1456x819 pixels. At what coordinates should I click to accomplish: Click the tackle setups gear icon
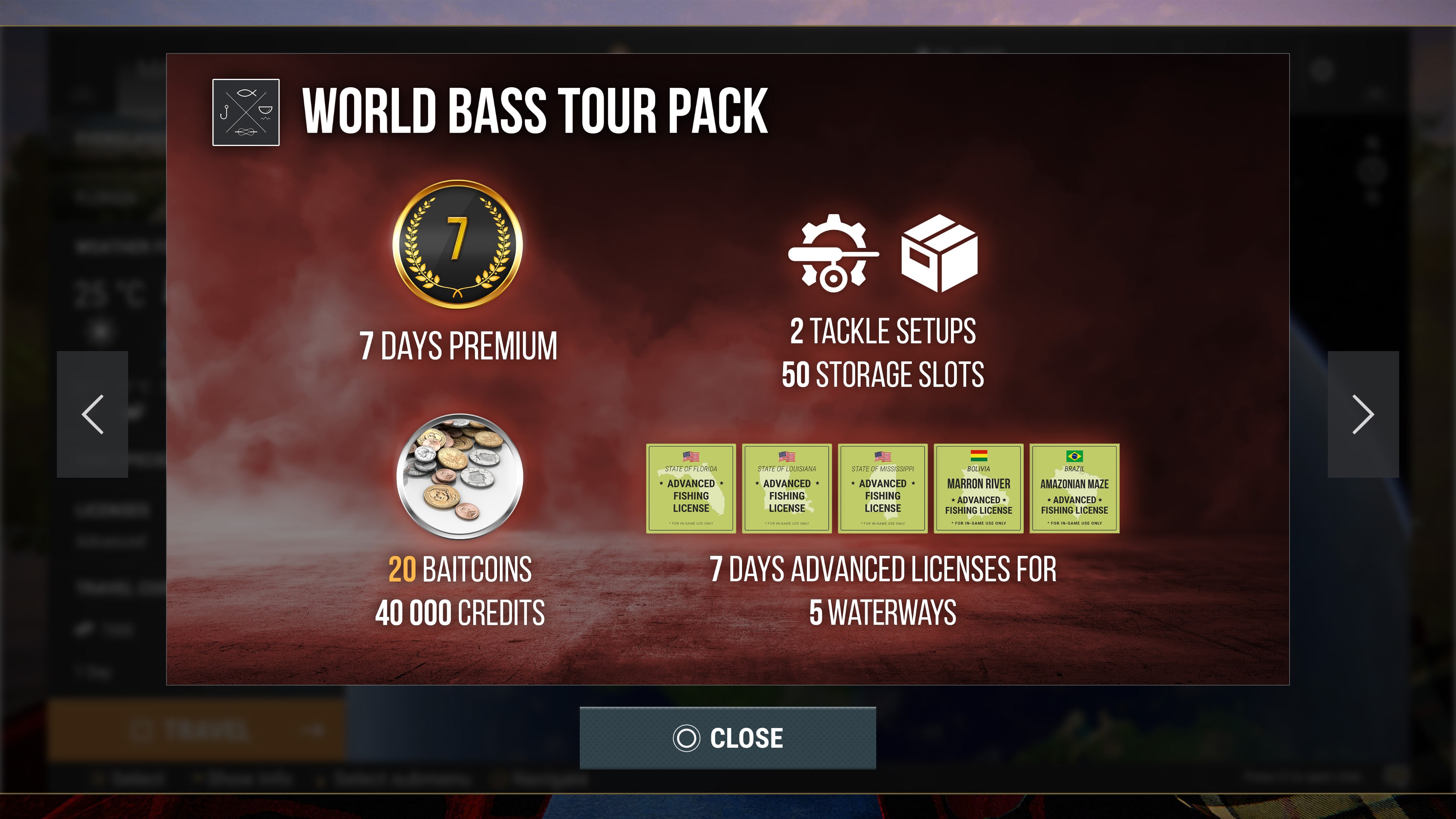(x=832, y=253)
